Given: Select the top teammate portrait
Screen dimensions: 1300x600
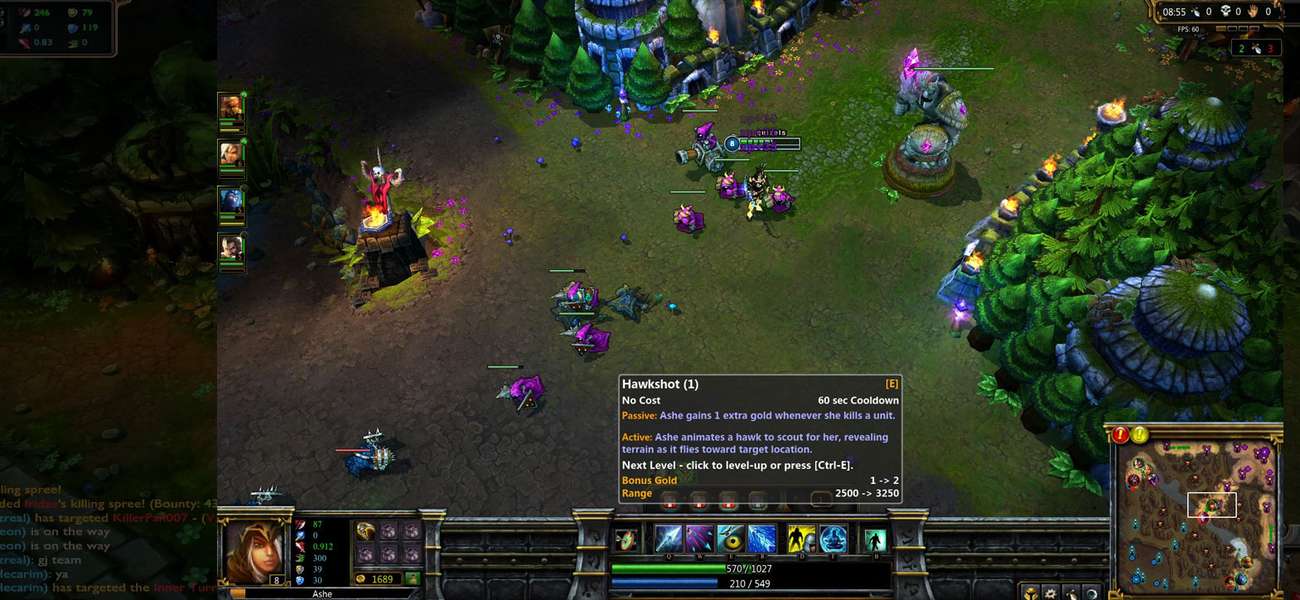Looking at the screenshot, I should coord(231,107).
